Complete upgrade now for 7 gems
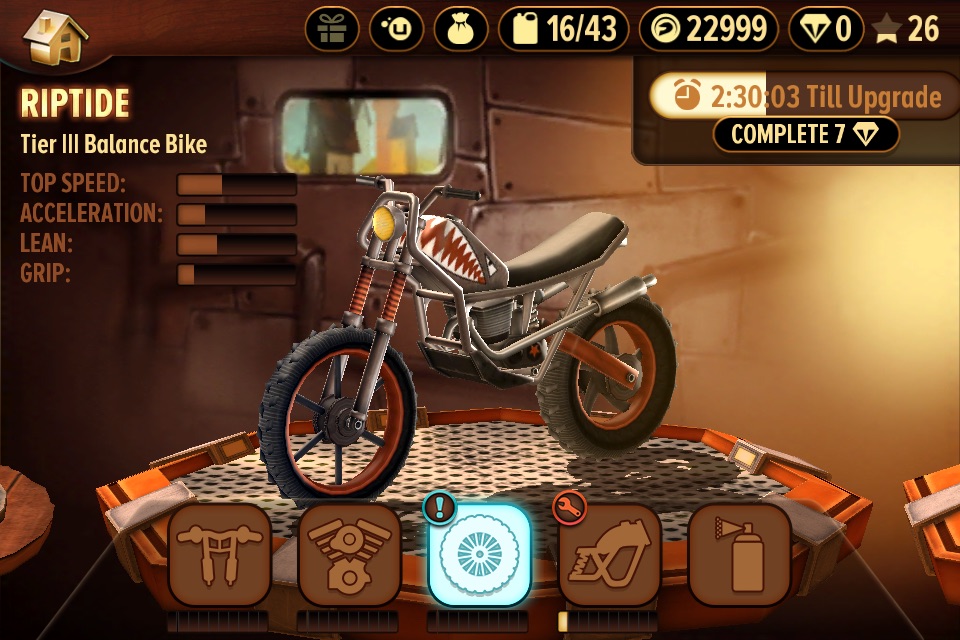Screen dimensions: 960x640 tap(806, 135)
